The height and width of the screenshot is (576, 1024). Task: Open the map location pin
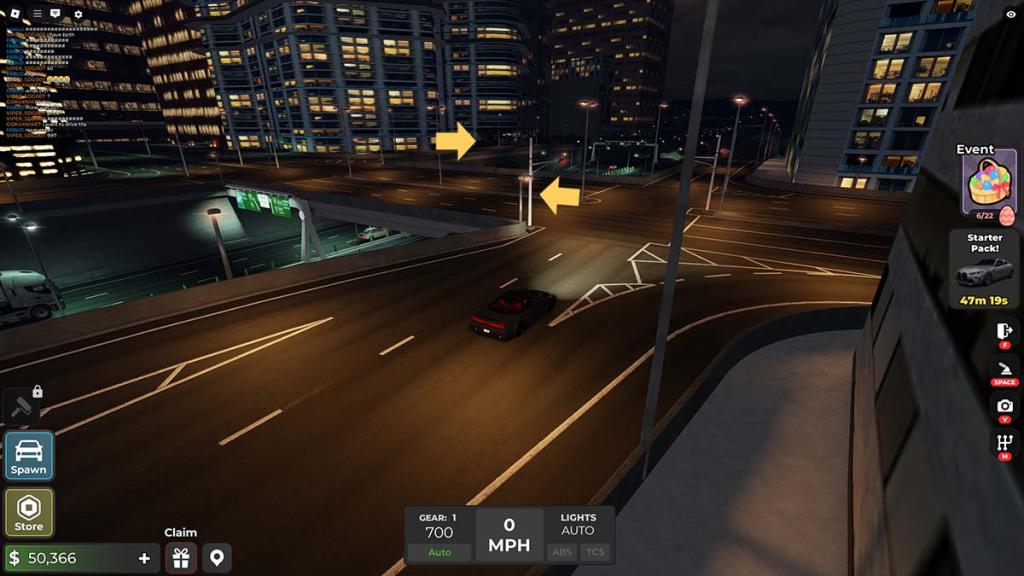pos(216,557)
